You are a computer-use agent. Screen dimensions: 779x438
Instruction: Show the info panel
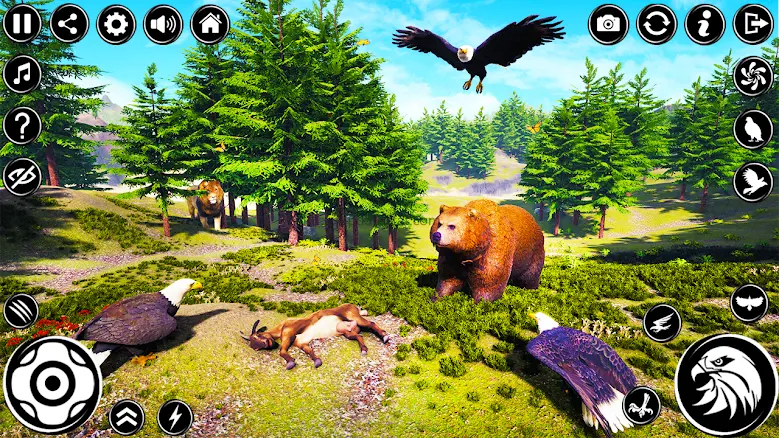pyautogui.click(x=705, y=23)
